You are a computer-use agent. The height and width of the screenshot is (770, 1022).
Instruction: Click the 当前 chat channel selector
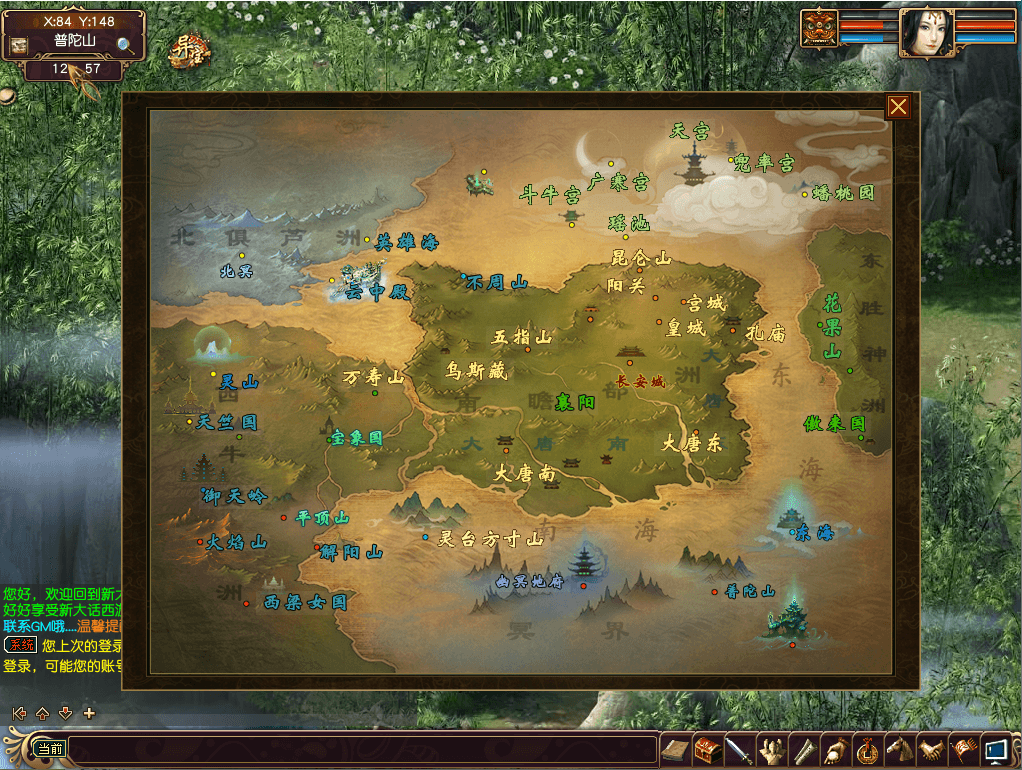(x=49, y=748)
